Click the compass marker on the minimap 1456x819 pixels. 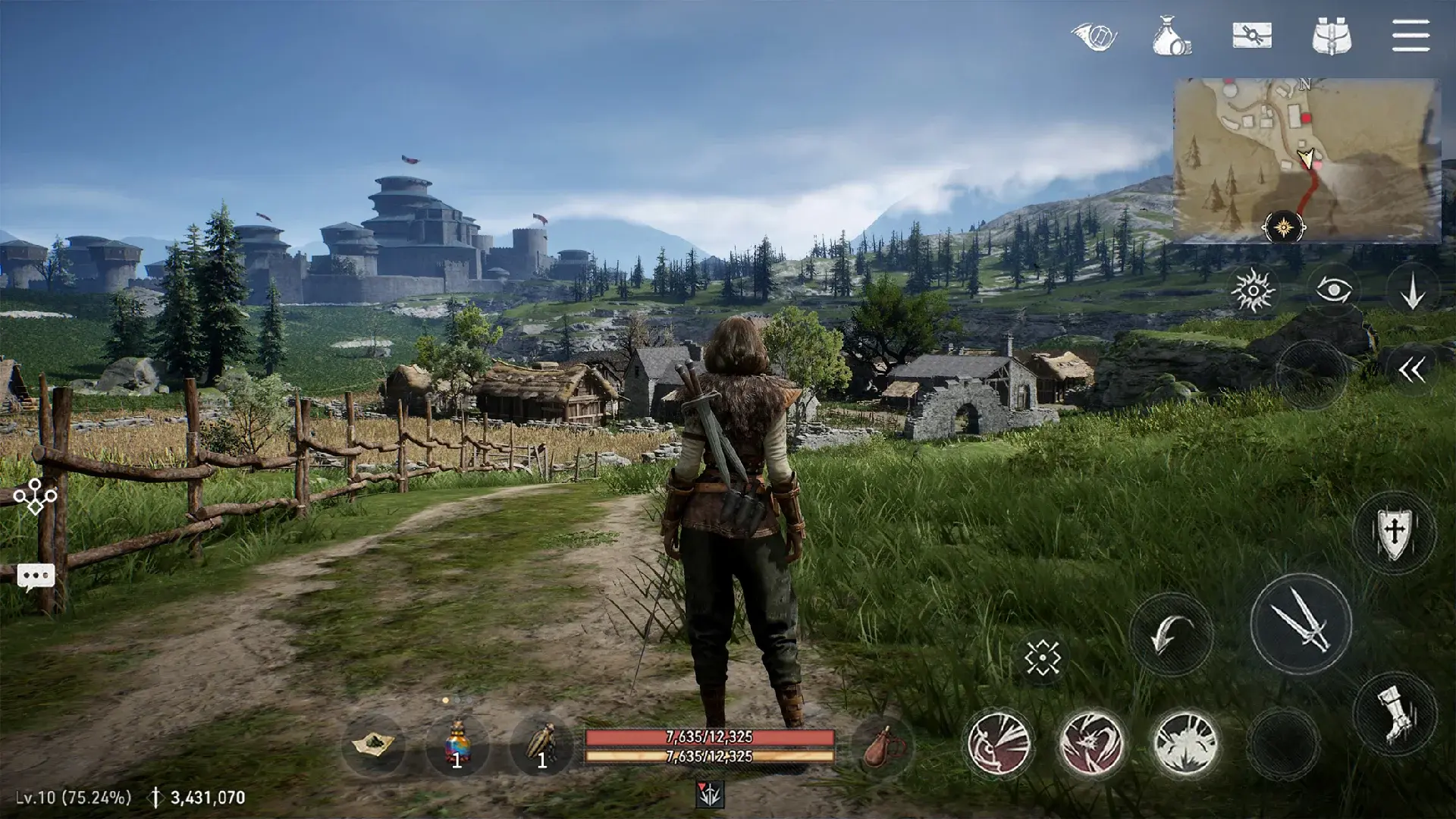[1283, 227]
